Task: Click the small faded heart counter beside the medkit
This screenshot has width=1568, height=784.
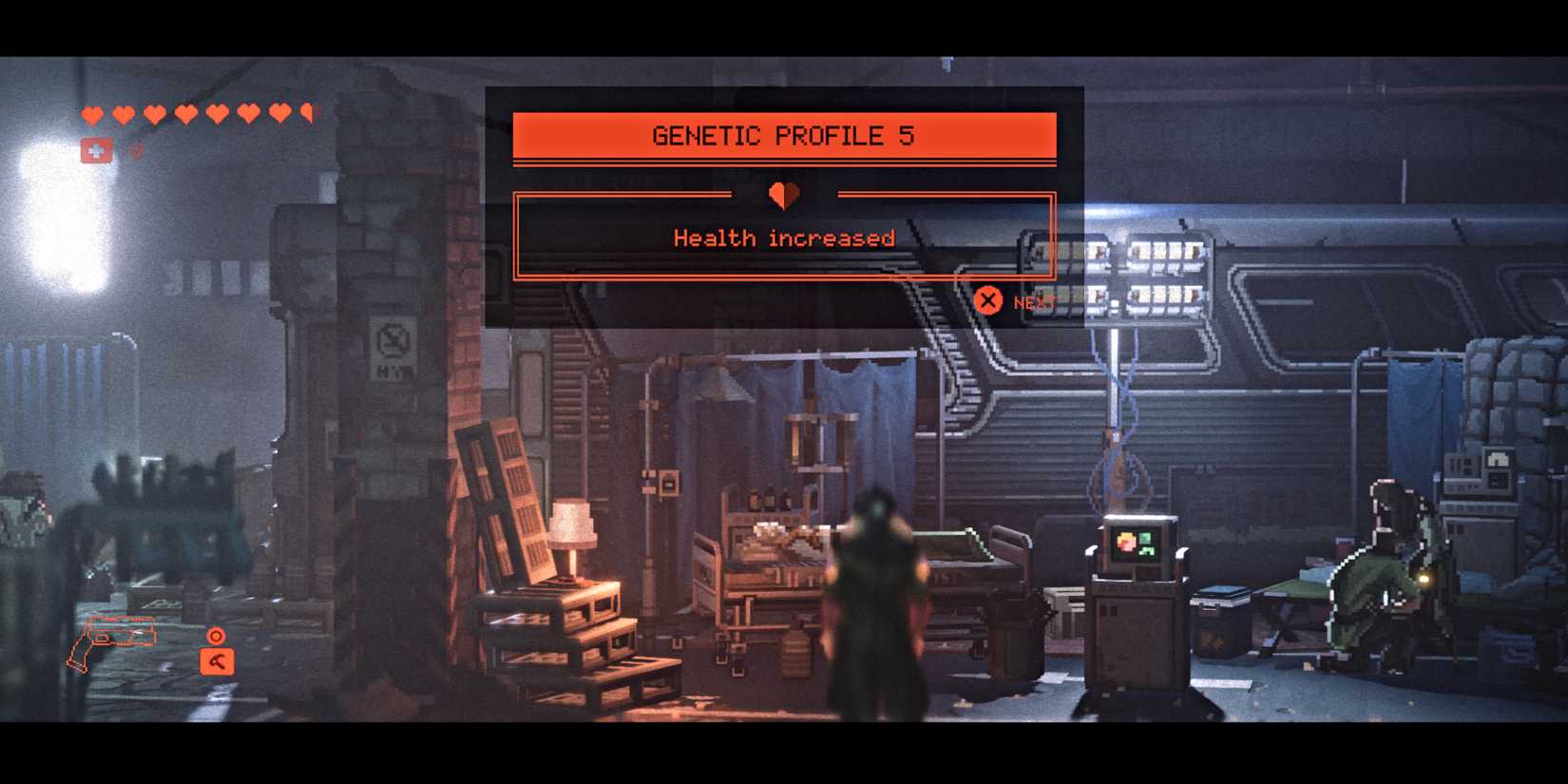Action: tap(135, 150)
